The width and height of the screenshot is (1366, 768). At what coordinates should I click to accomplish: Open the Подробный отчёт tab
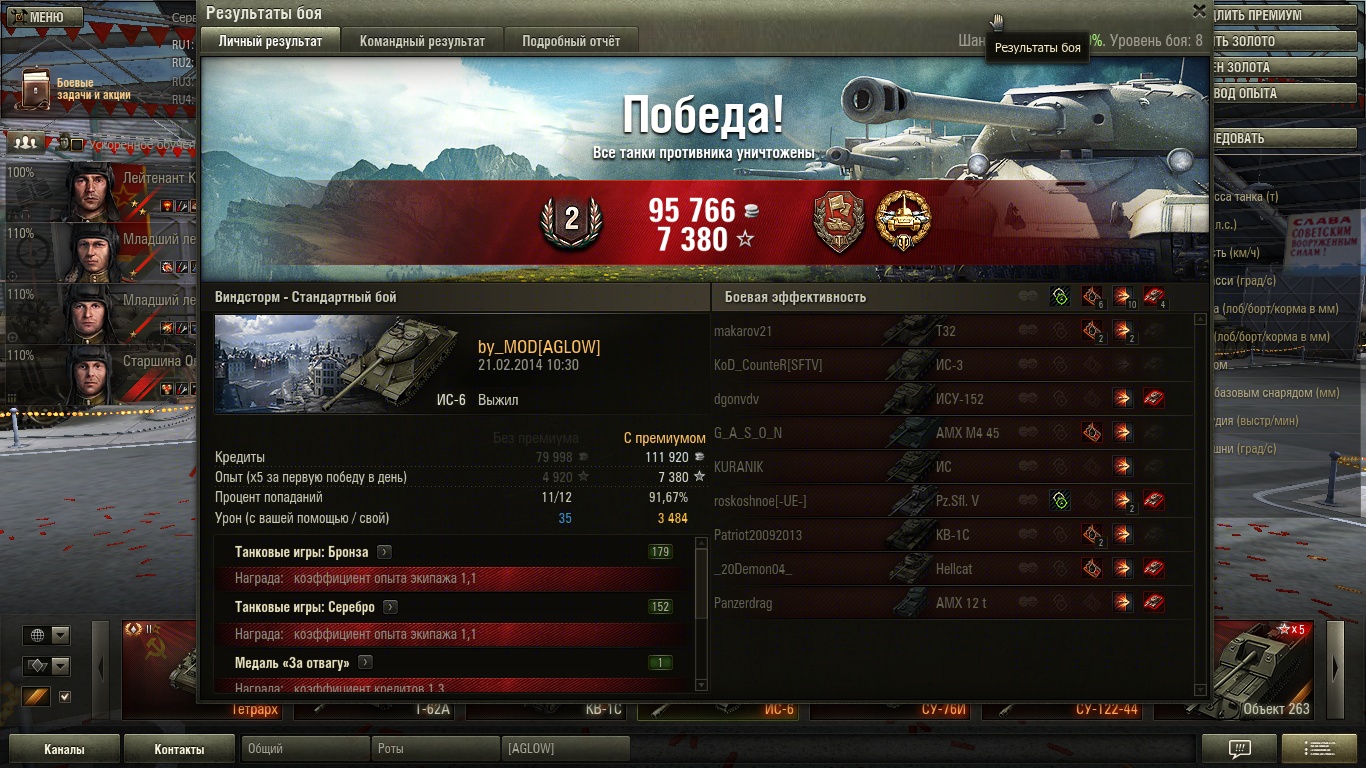pos(571,41)
